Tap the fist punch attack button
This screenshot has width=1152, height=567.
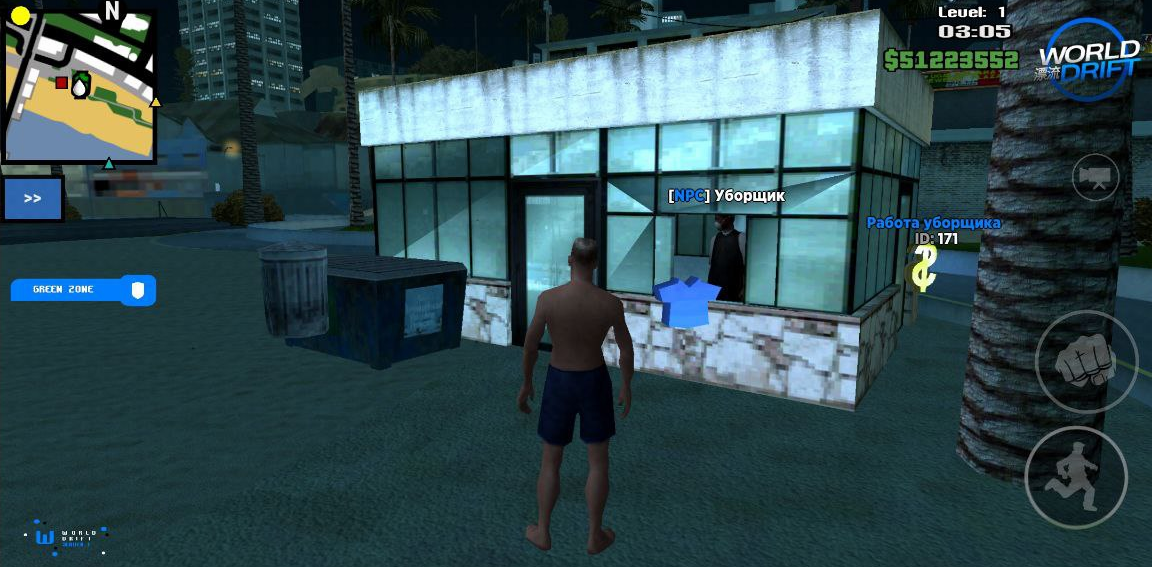tap(1086, 361)
